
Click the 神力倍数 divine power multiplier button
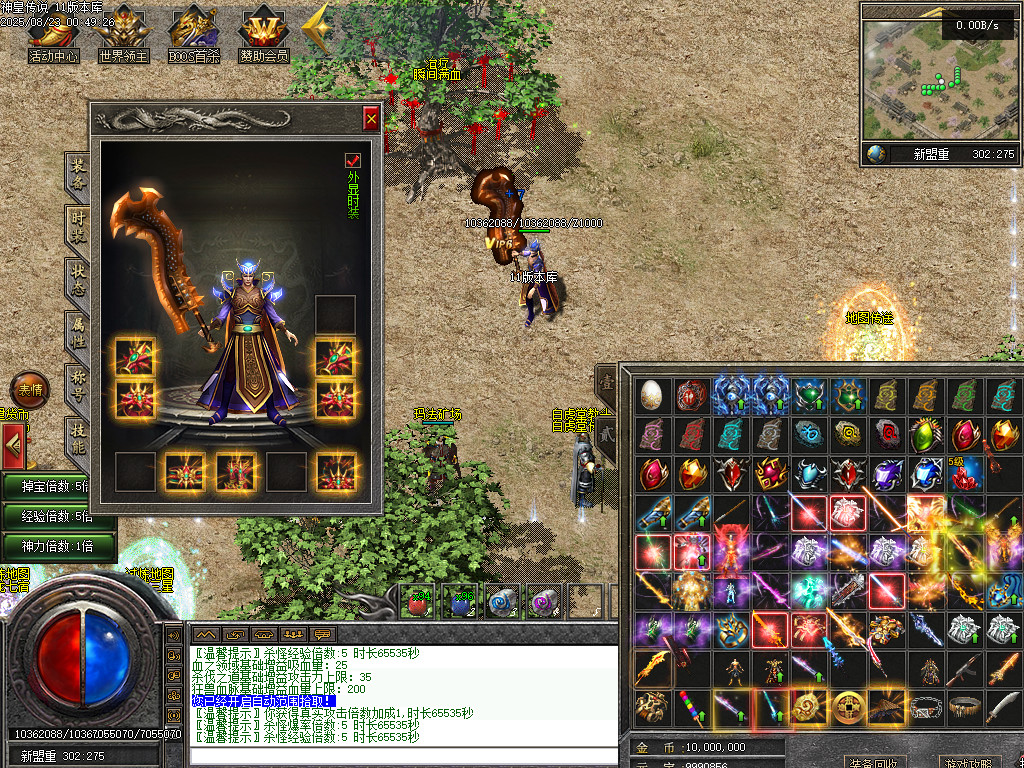(57, 546)
